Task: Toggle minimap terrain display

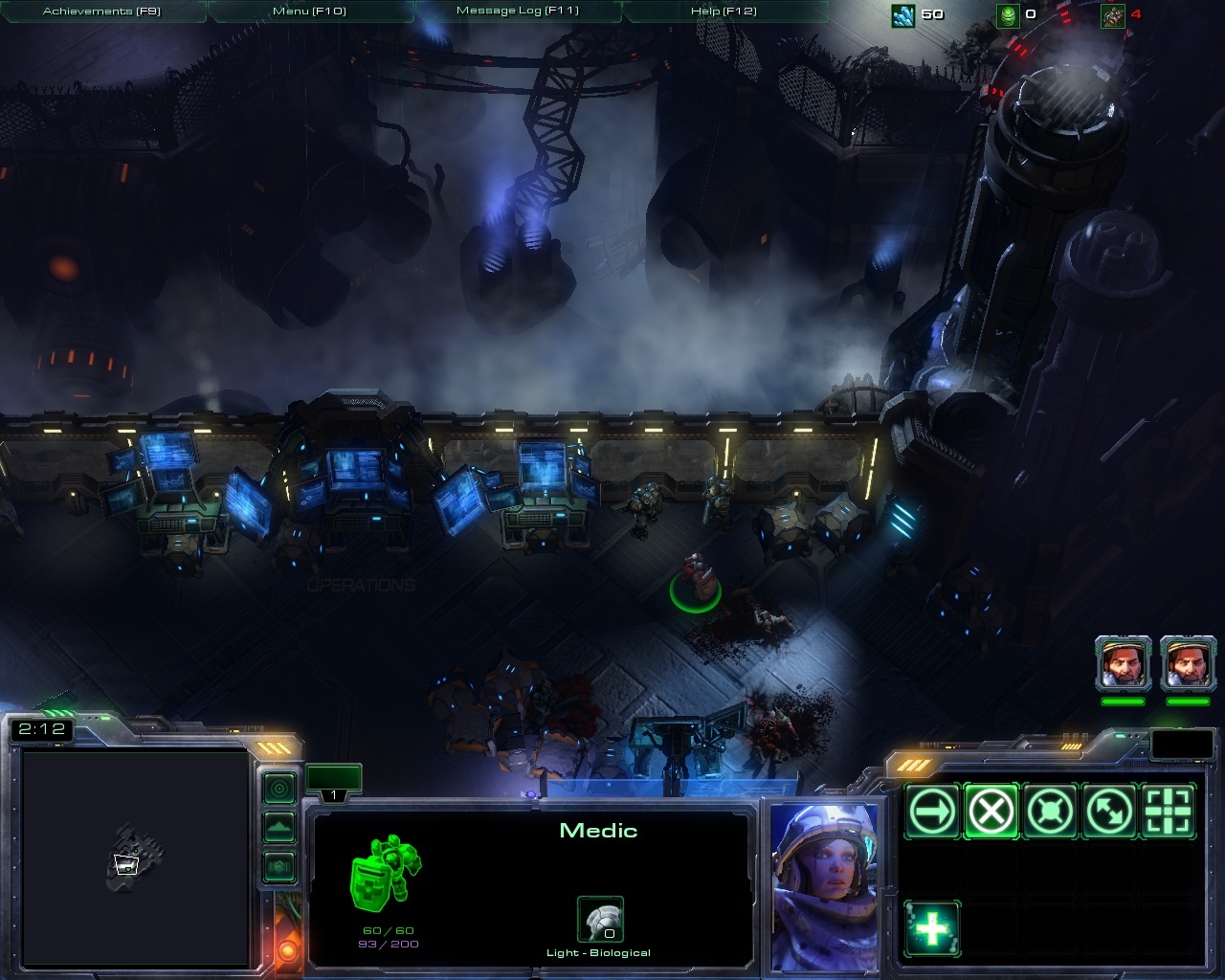Action: pos(279,827)
